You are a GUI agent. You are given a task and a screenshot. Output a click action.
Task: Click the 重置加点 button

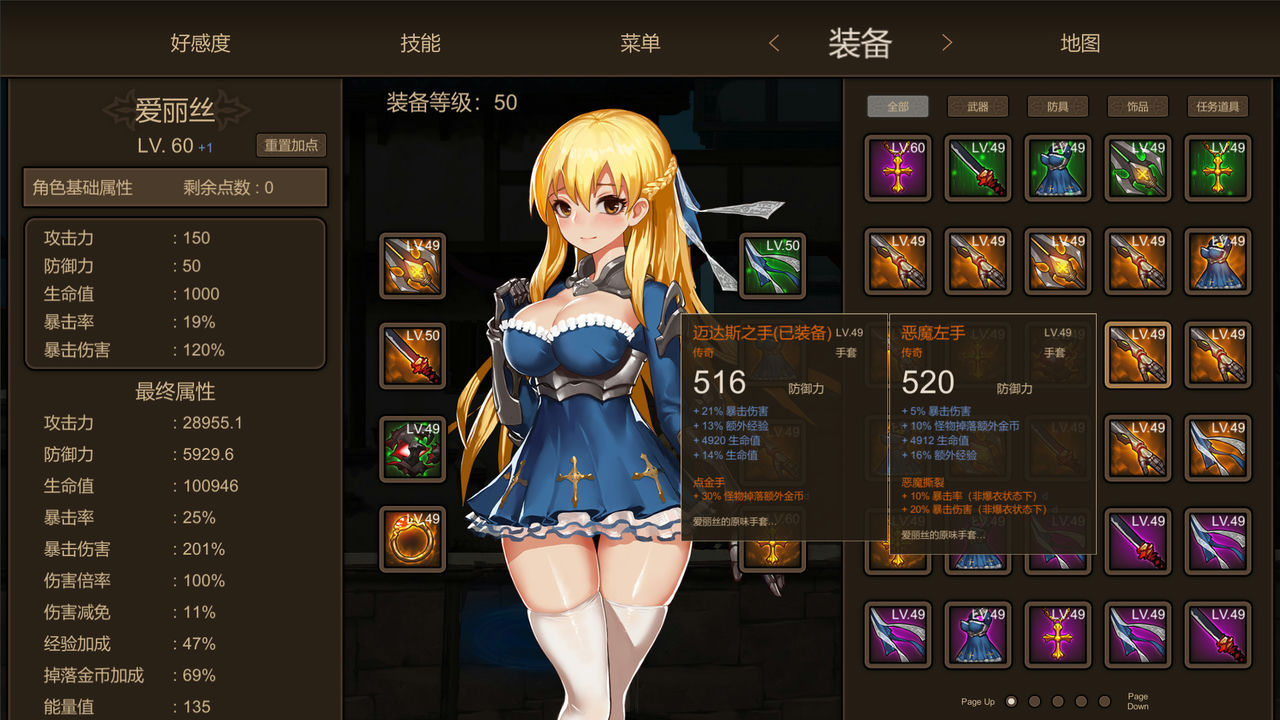pyautogui.click(x=292, y=146)
